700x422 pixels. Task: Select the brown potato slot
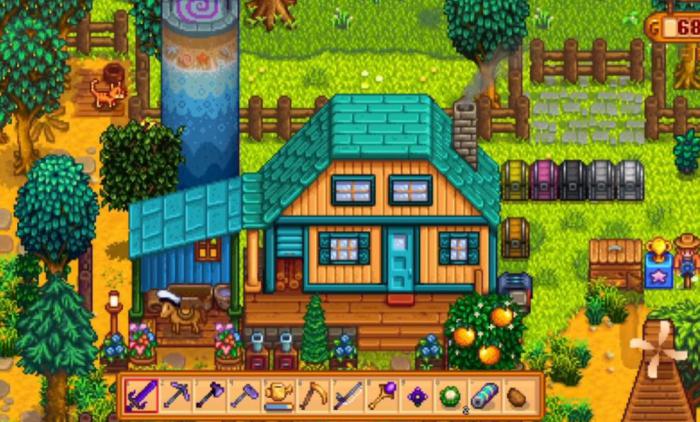(518, 396)
